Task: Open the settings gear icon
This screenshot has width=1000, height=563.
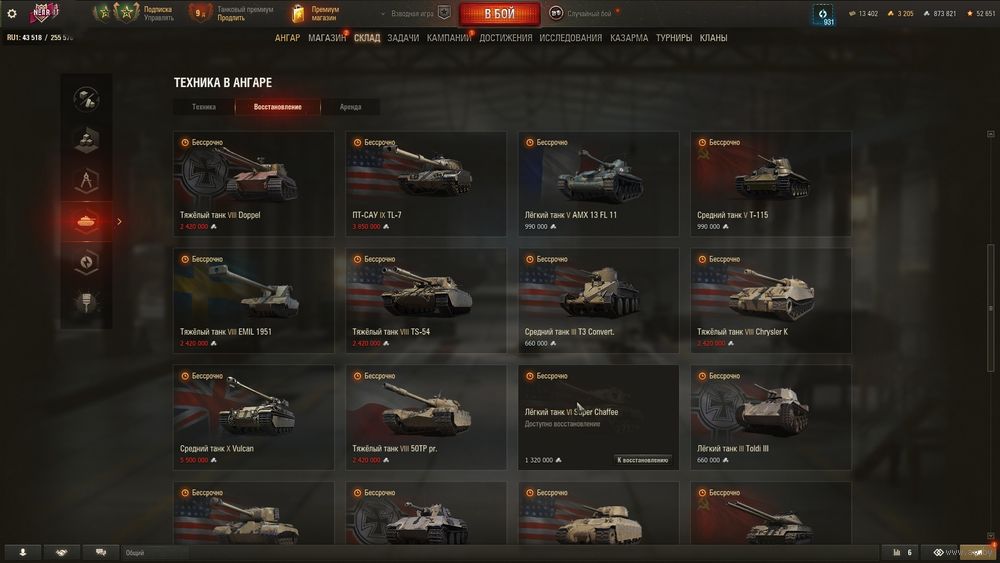Action: 12,13
